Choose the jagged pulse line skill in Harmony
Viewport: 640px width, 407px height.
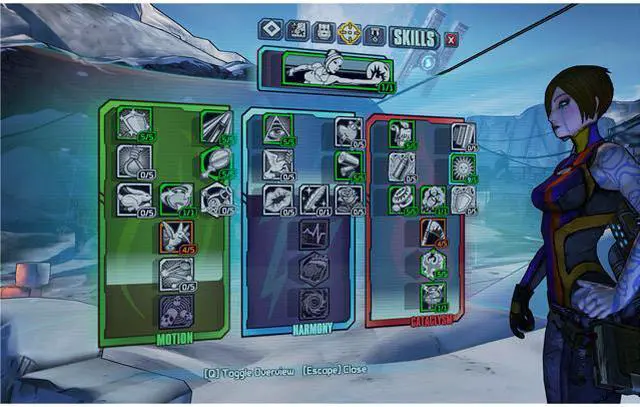point(313,234)
